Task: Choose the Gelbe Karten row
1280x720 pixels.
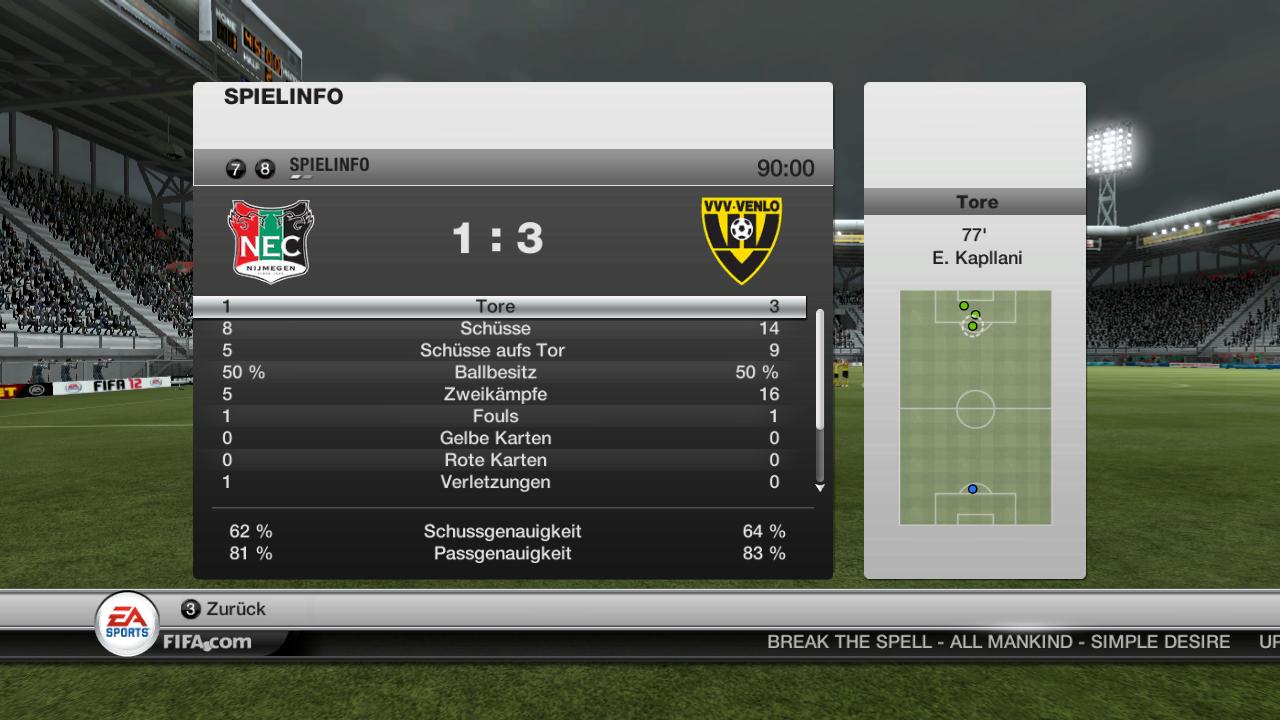Action: tap(497, 439)
